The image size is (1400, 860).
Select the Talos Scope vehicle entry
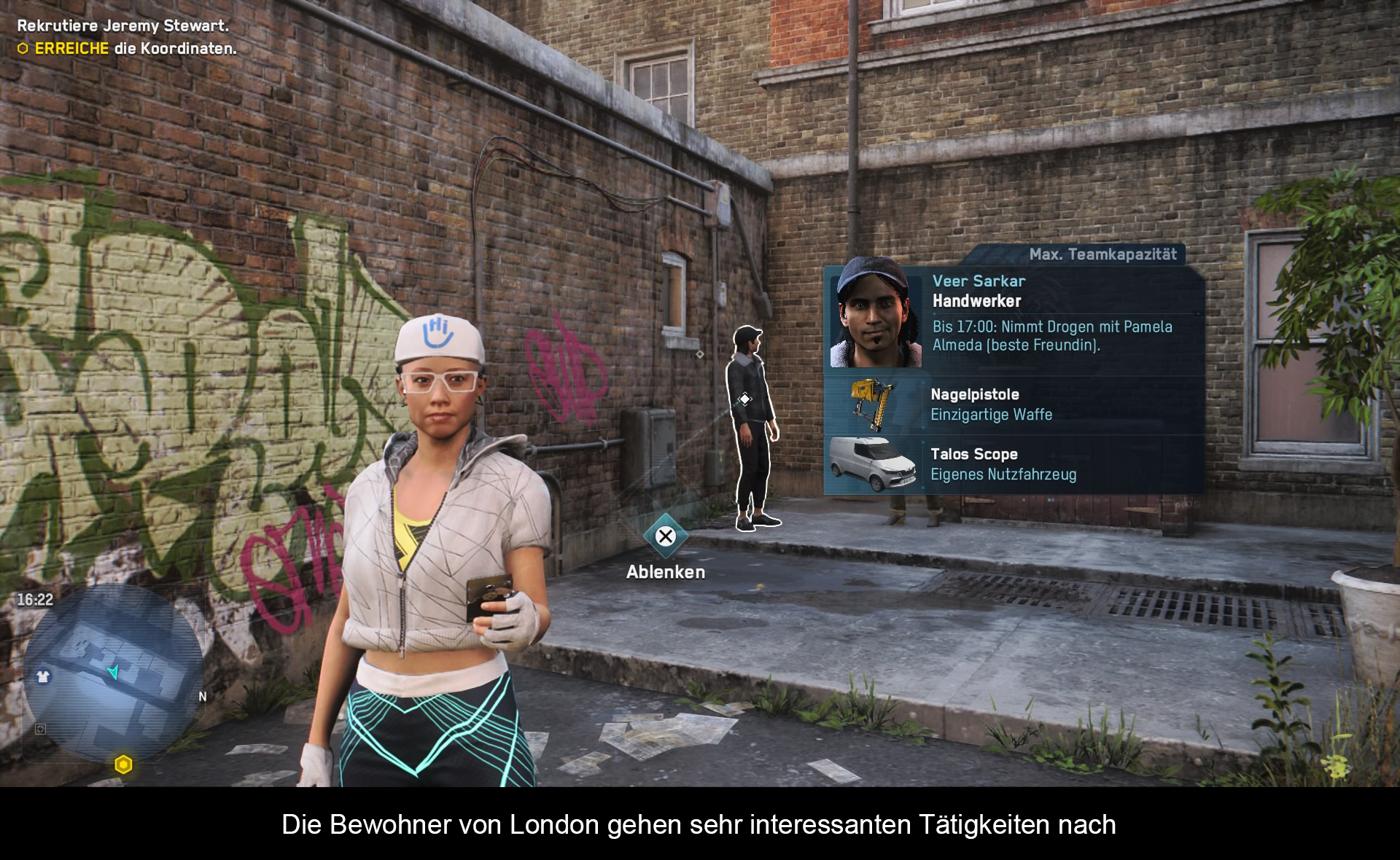(x=1014, y=464)
